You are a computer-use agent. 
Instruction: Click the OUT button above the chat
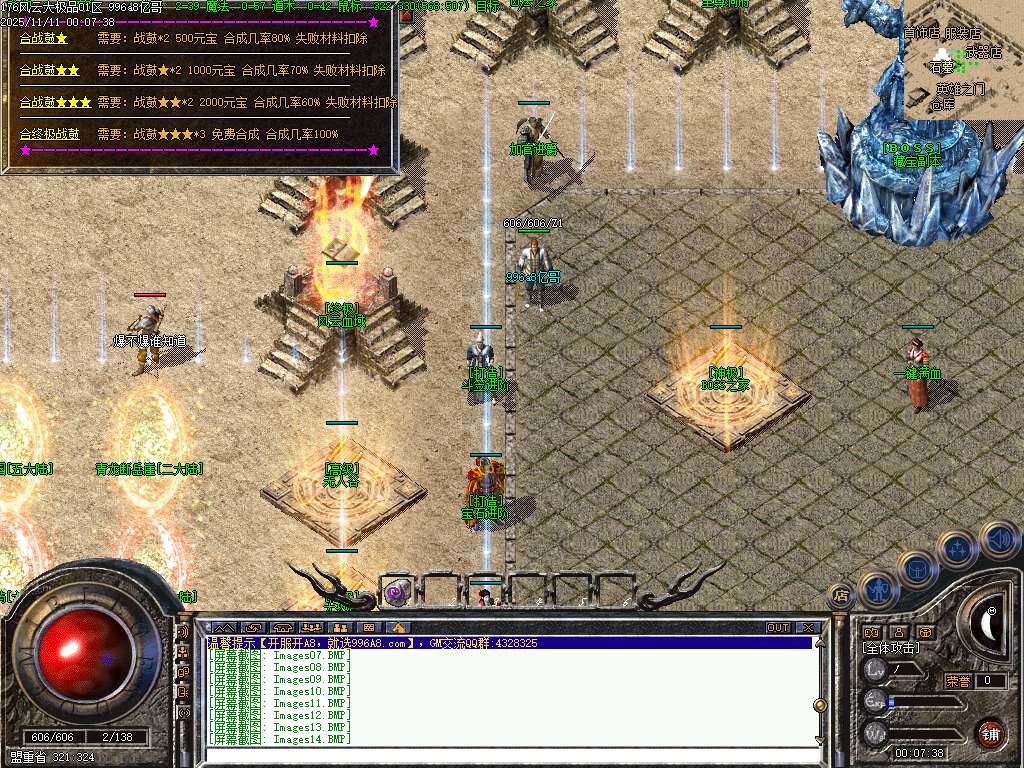pos(778,628)
